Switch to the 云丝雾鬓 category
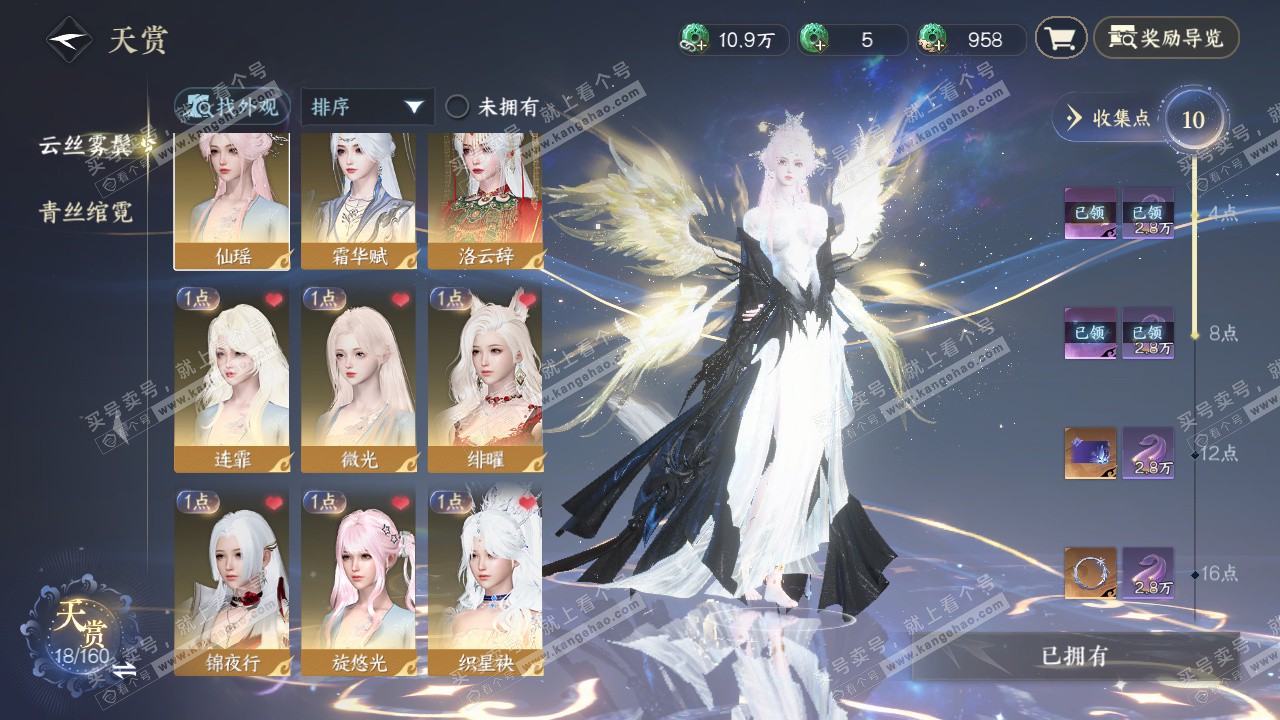Image resolution: width=1280 pixels, height=720 pixels. [86, 145]
